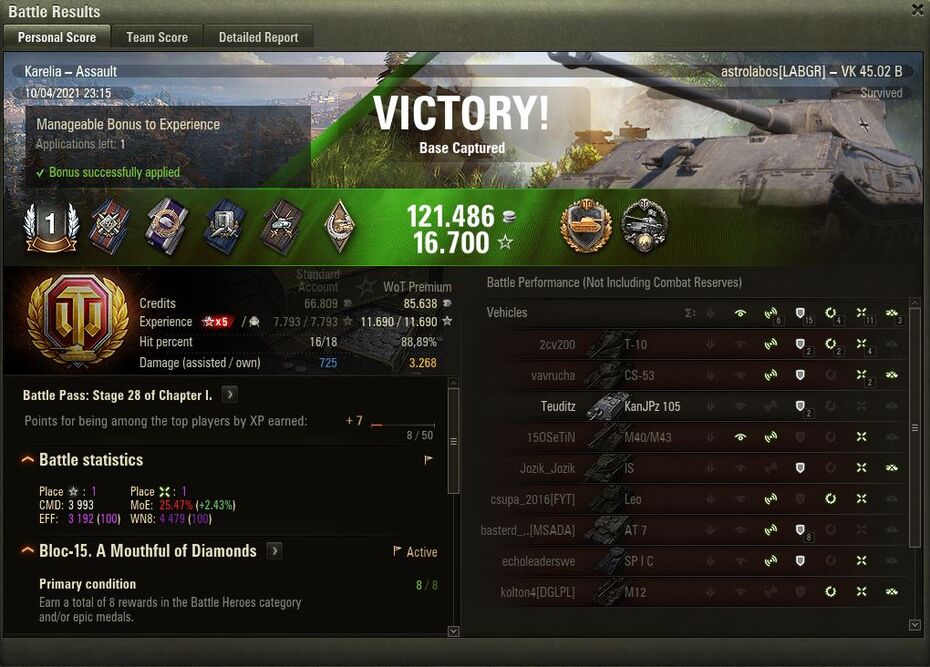The height and width of the screenshot is (667, 930).
Task: Open the Detailed Report tab
Action: (258, 37)
